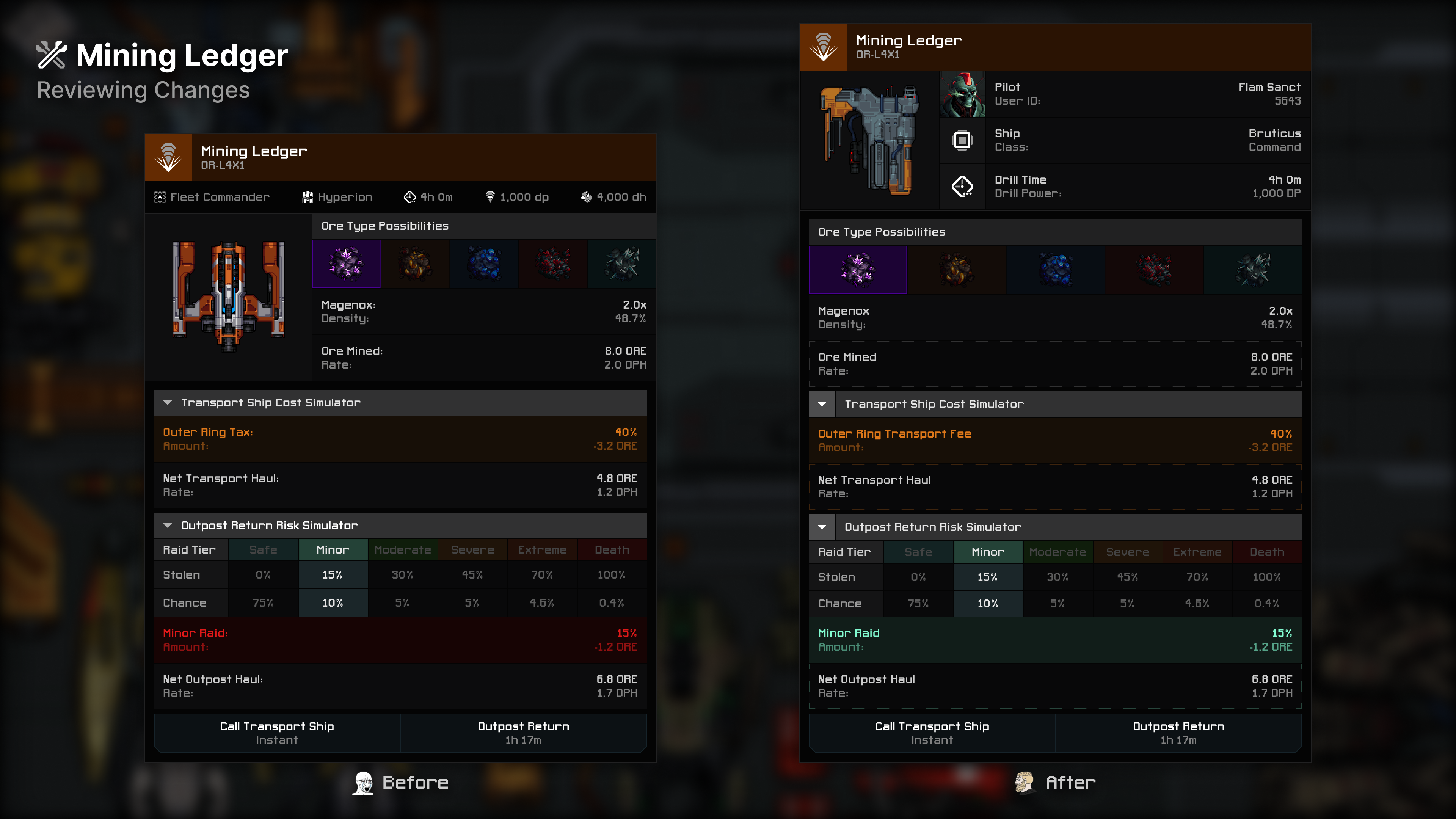Viewport: 1456px width, 819px height.
Task: Select the Moderate raid tier column
Action: click(x=402, y=549)
